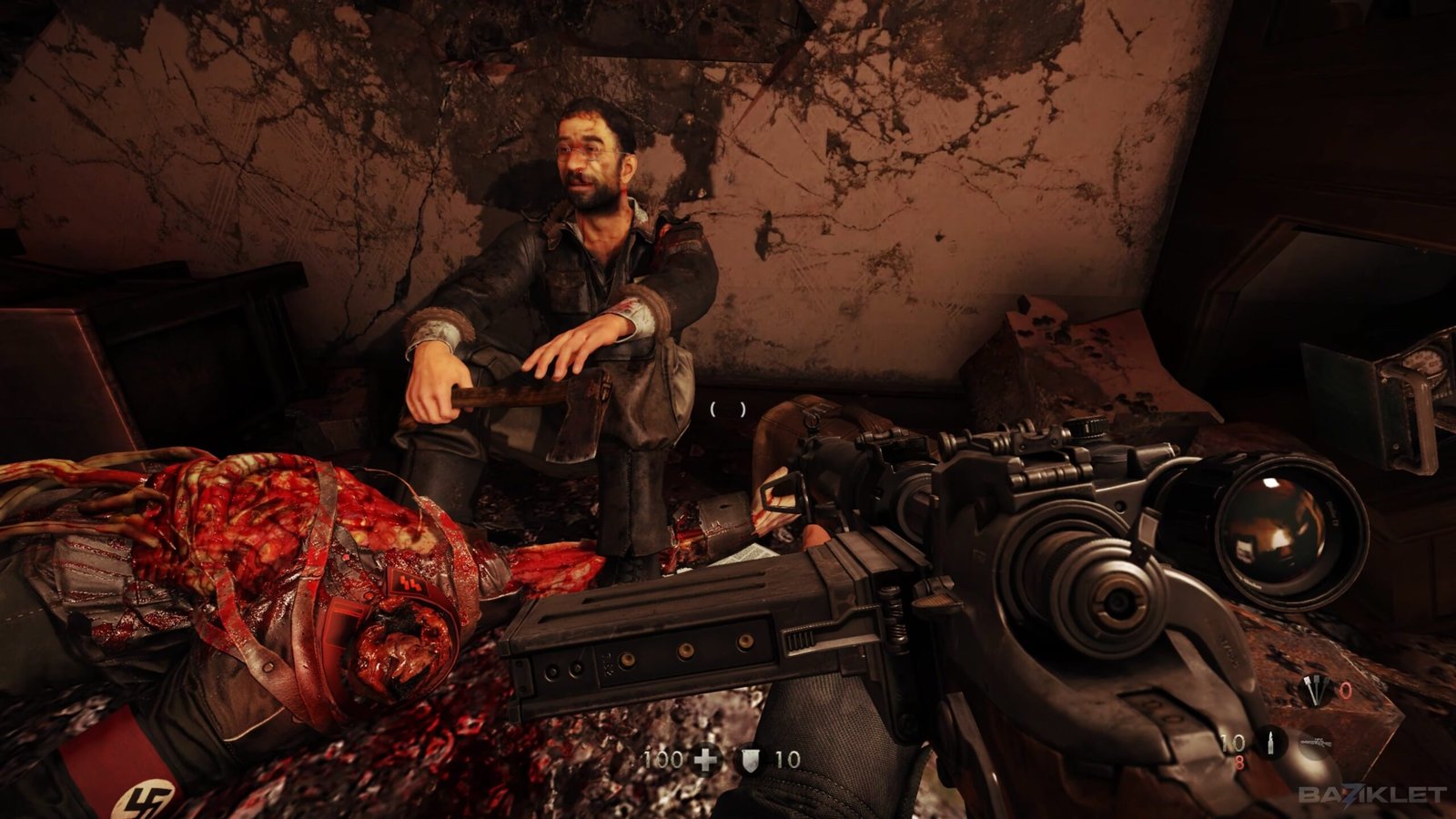Image resolution: width=1456 pixels, height=819 pixels.
Task: Click the armor shield icon
Action: point(749,759)
